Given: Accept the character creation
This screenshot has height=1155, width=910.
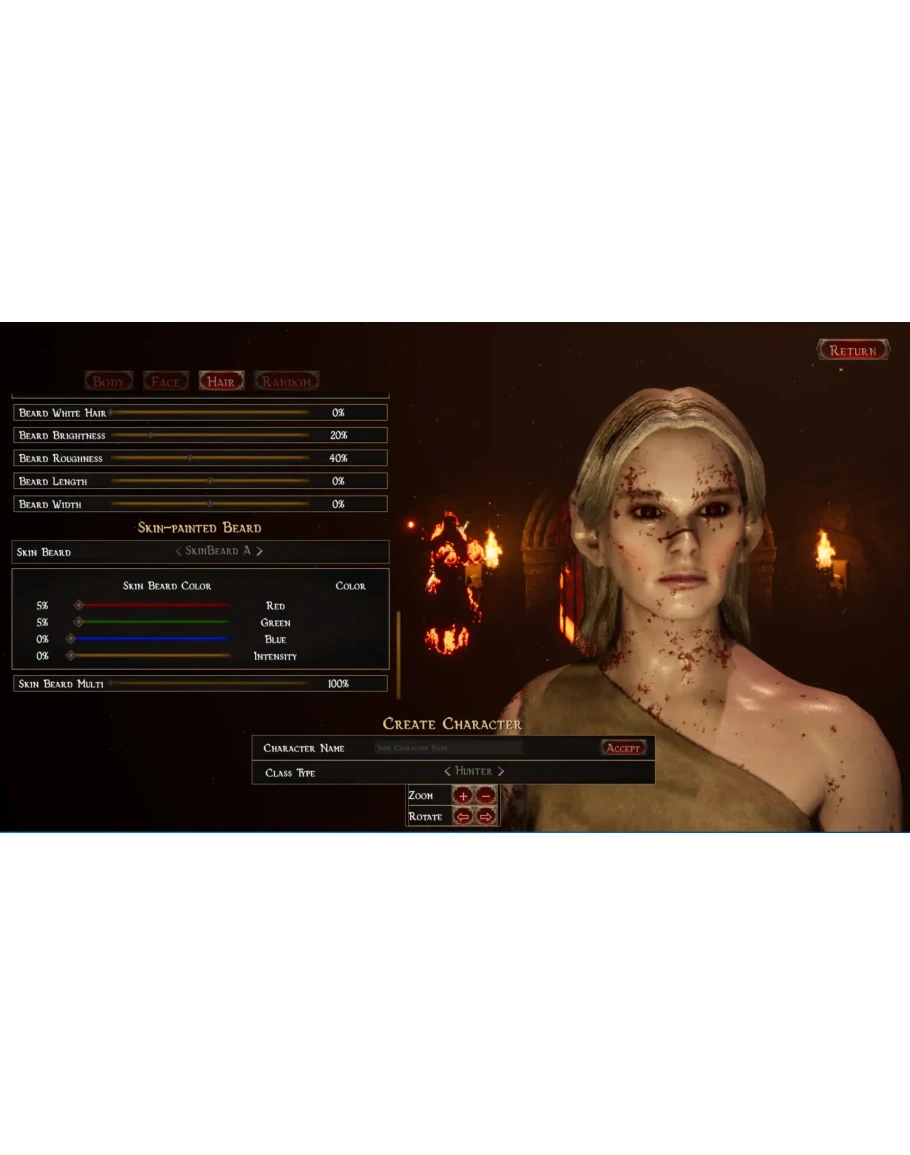Looking at the screenshot, I should click(x=623, y=748).
